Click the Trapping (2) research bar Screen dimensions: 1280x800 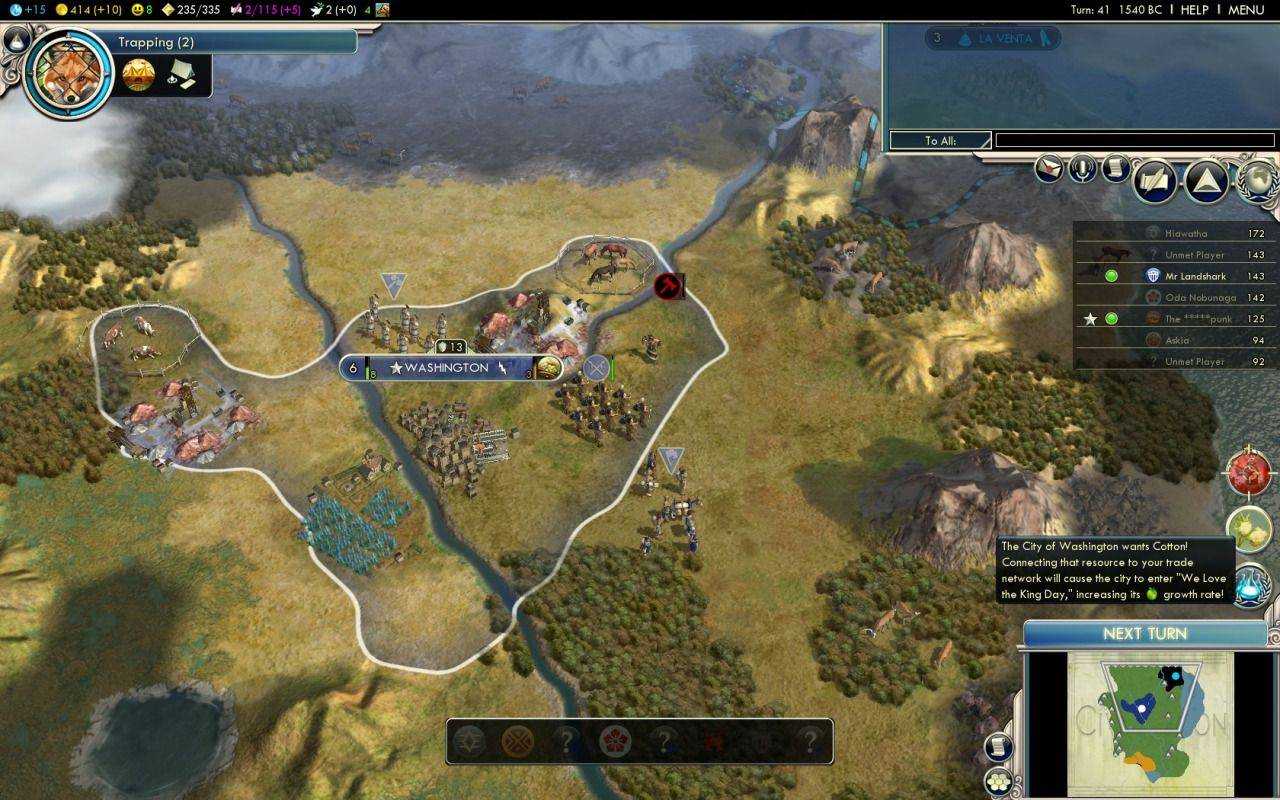pos(235,42)
